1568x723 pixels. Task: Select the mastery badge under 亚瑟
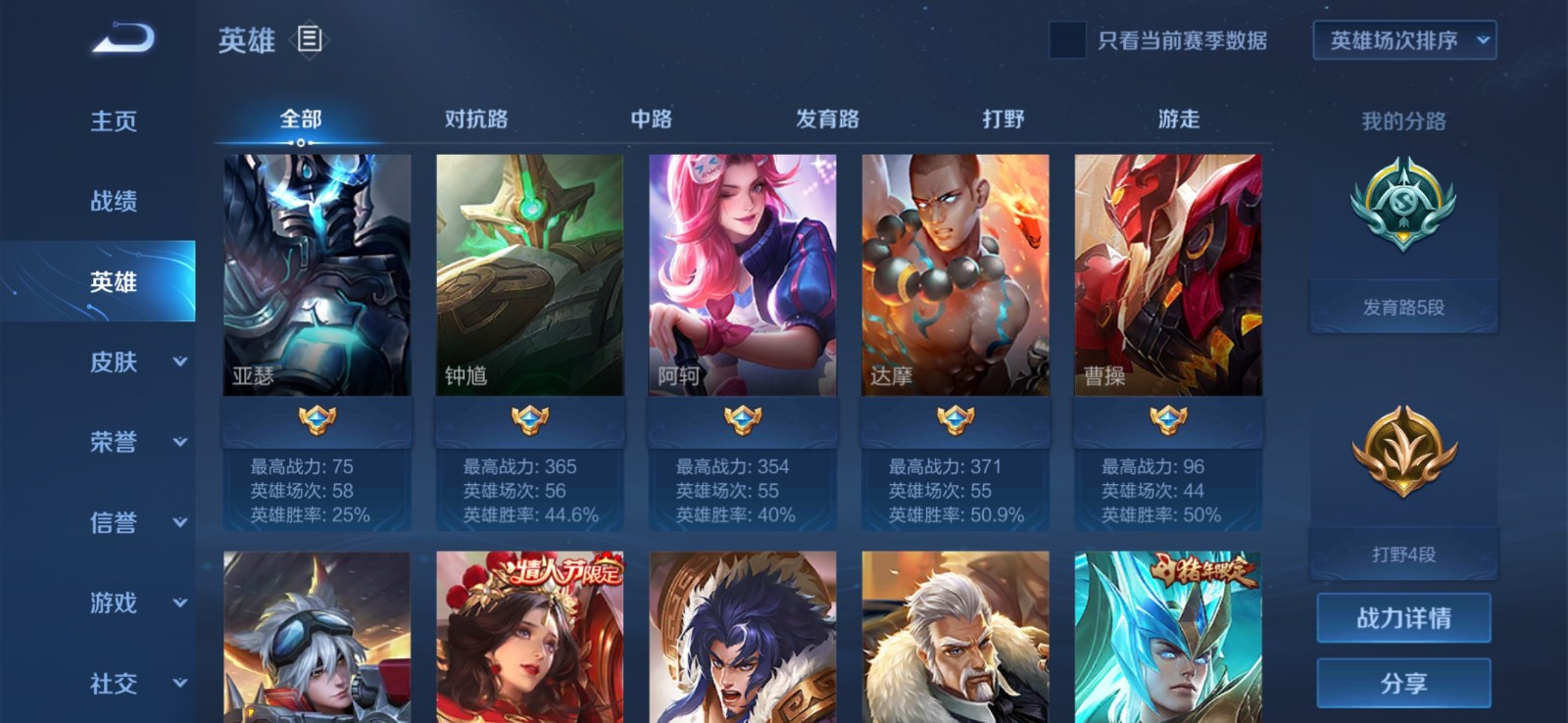pyautogui.click(x=316, y=419)
